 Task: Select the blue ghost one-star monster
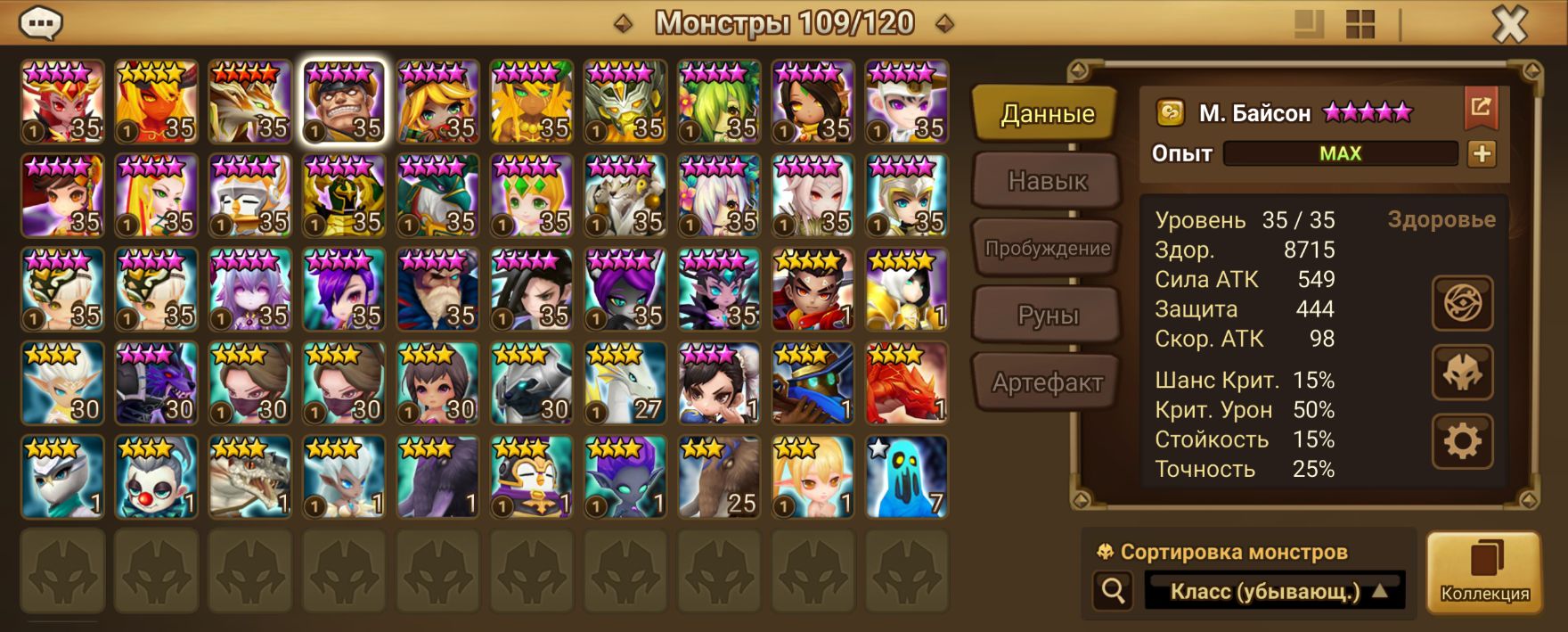[x=907, y=477]
